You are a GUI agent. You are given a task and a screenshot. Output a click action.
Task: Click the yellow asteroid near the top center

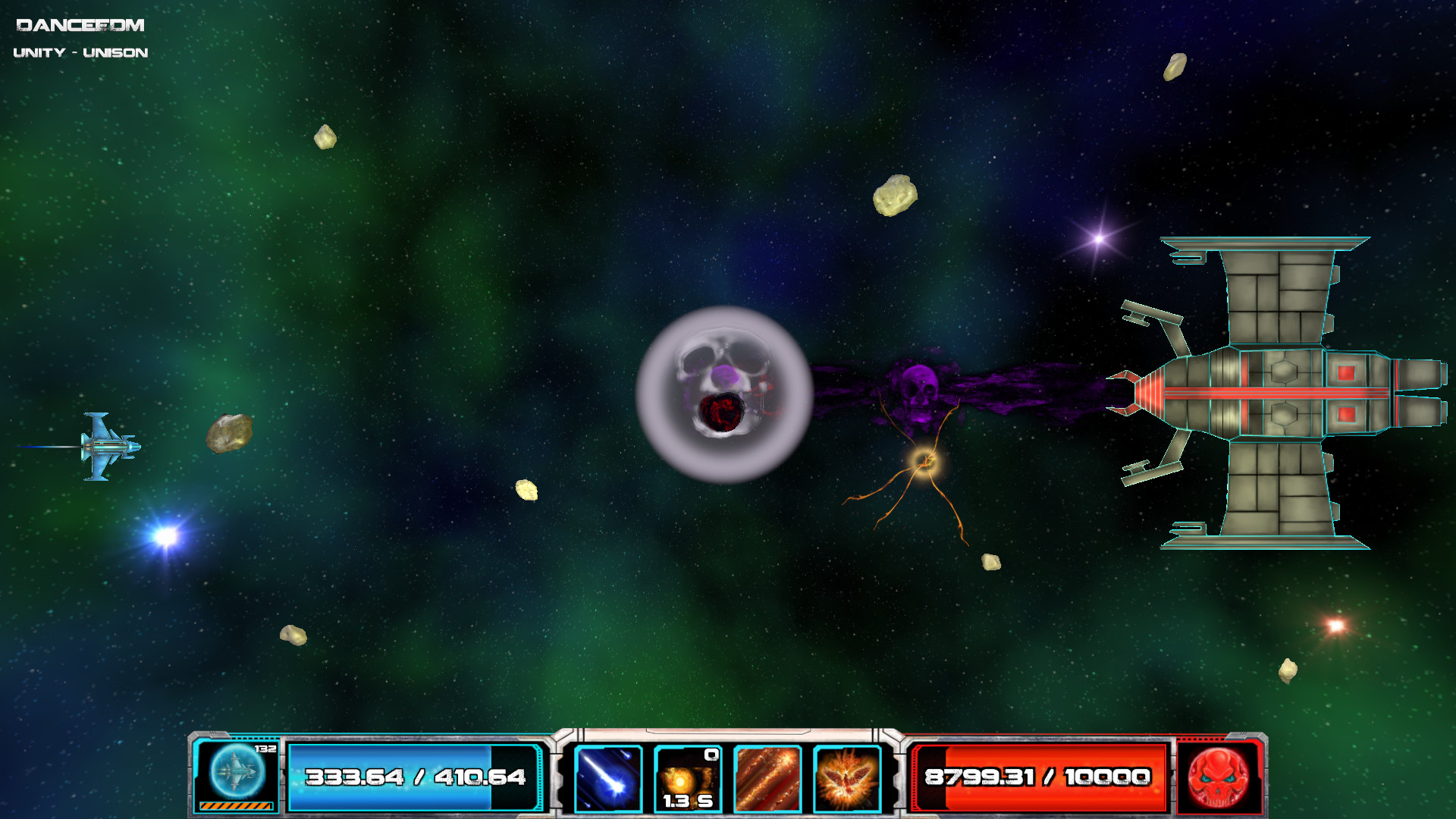[x=895, y=196]
